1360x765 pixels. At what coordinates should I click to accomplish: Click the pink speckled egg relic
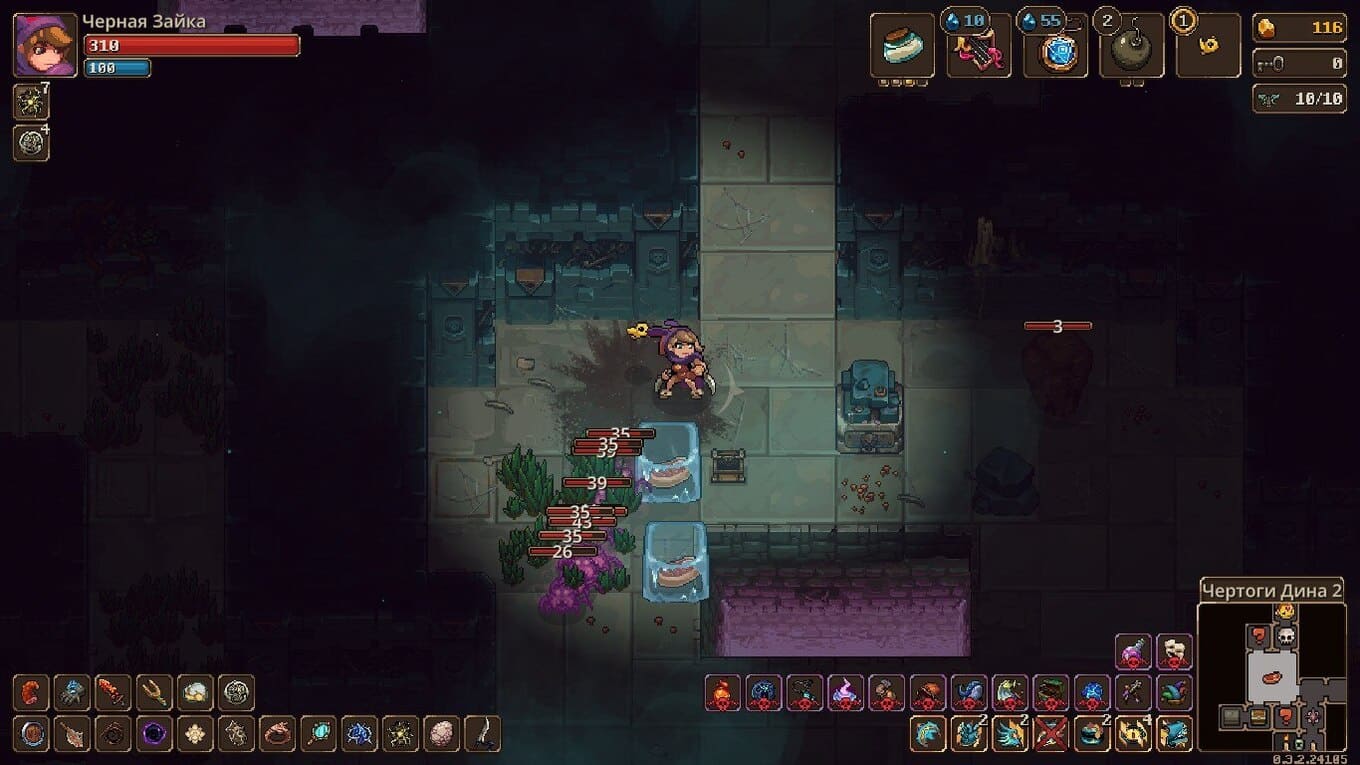[441, 734]
